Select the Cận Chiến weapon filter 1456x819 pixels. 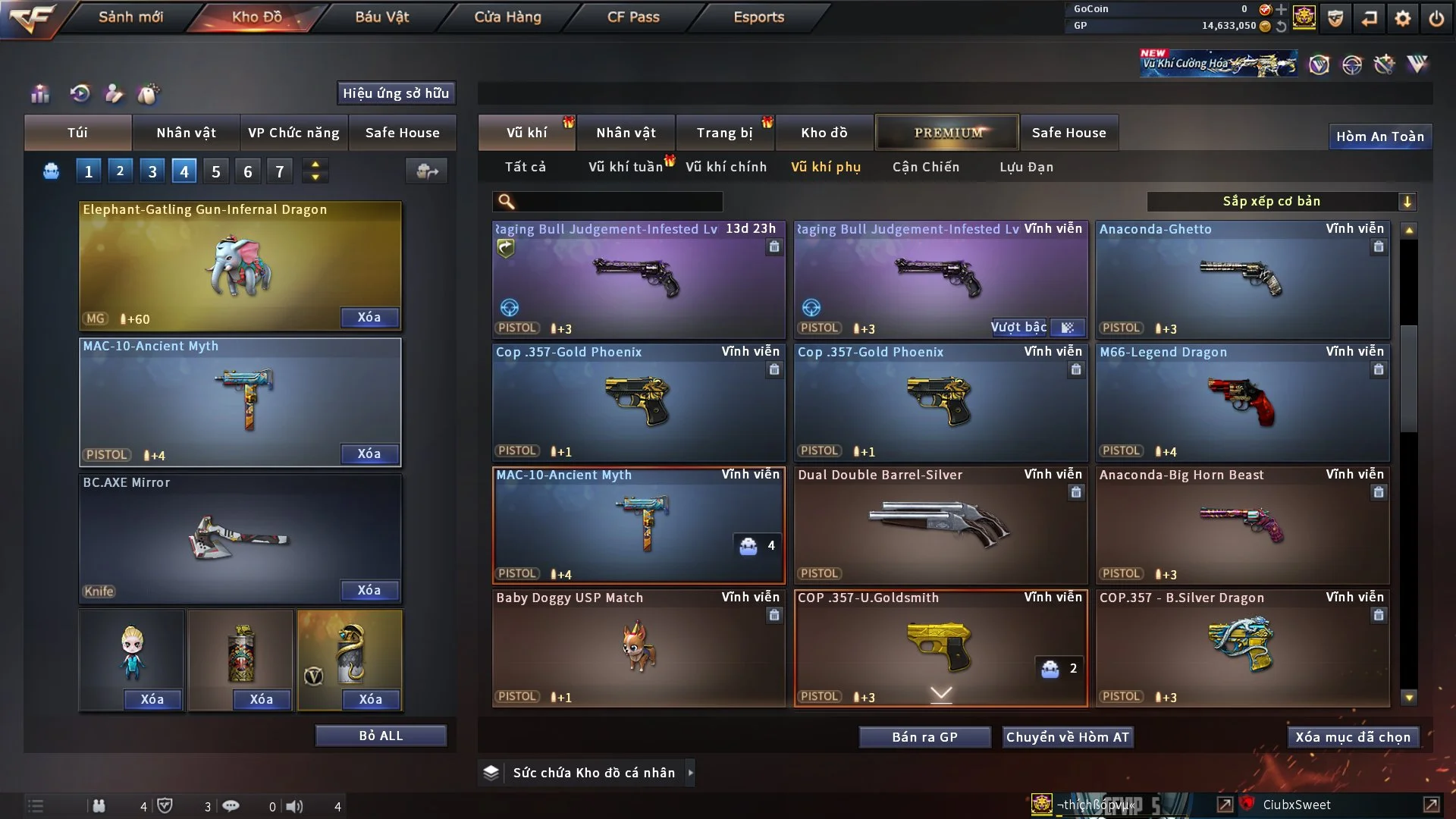click(x=925, y=167)
